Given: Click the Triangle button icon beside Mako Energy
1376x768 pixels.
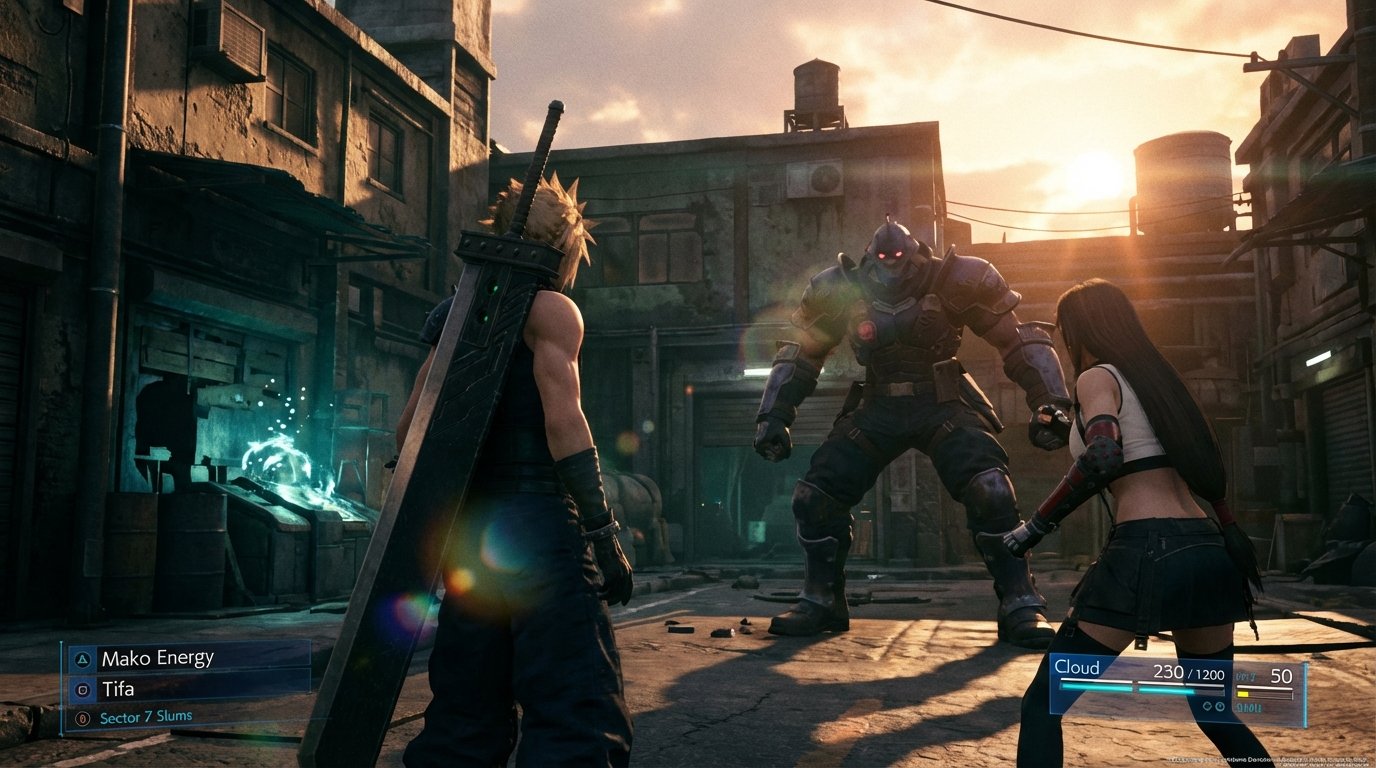Looking at the screenshot, I should coord(82,659).
